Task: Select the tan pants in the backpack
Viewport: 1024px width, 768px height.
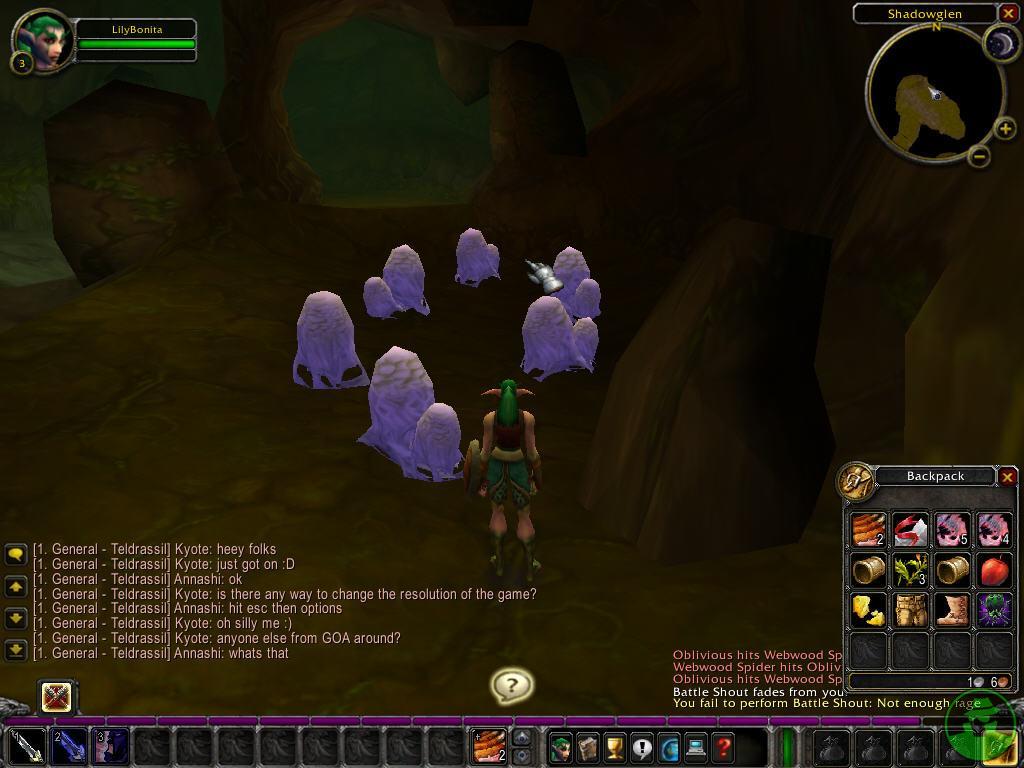Action: click(x=910, y=609)
